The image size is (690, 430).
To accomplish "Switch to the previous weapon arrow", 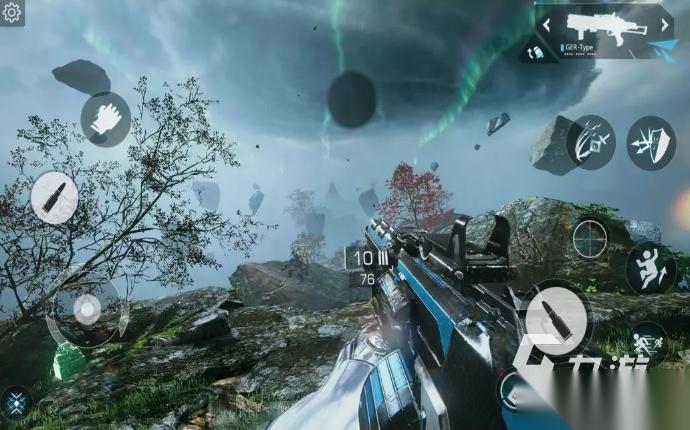I will tap(547, 22).
